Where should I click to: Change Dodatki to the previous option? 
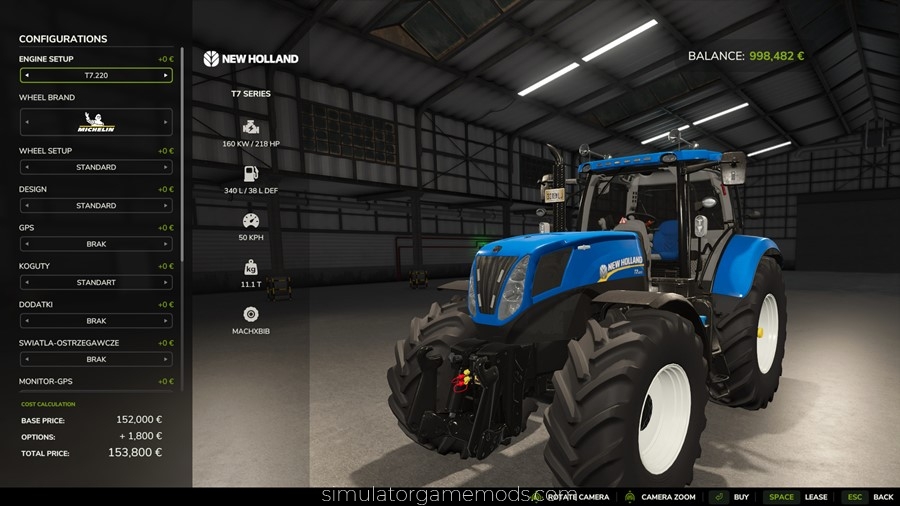tap(26, 321)
